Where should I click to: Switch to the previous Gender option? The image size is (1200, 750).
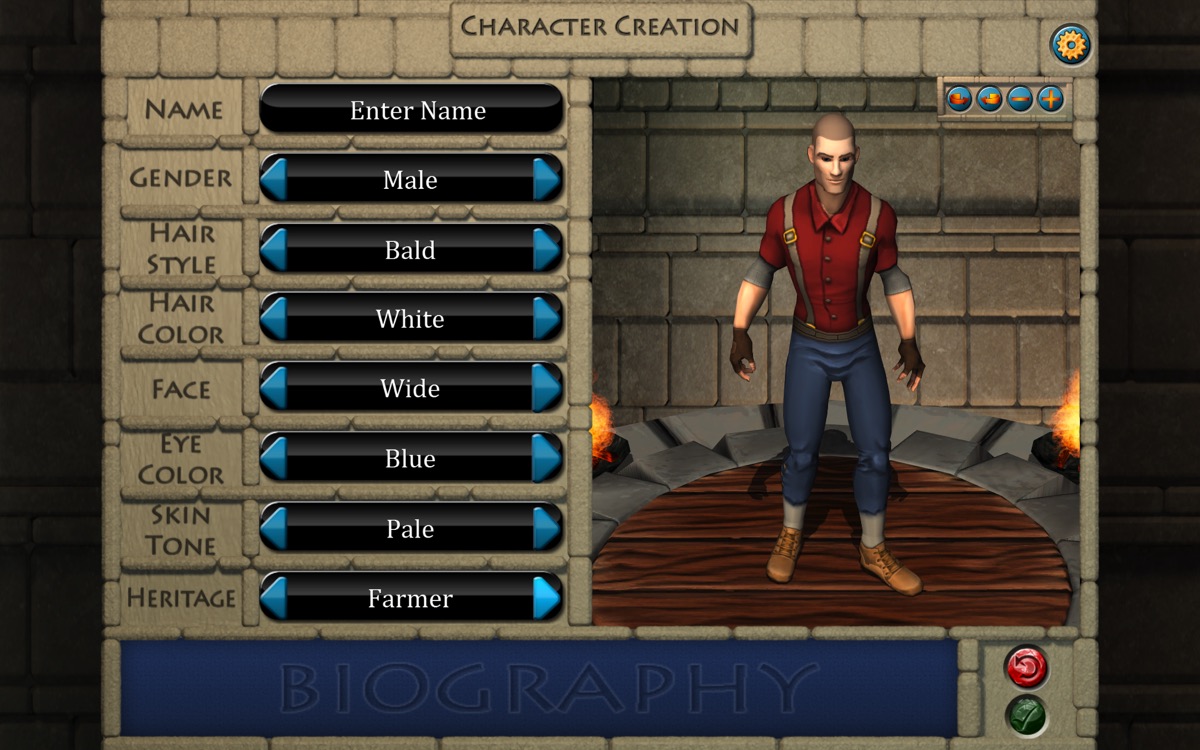pos(275,179)
